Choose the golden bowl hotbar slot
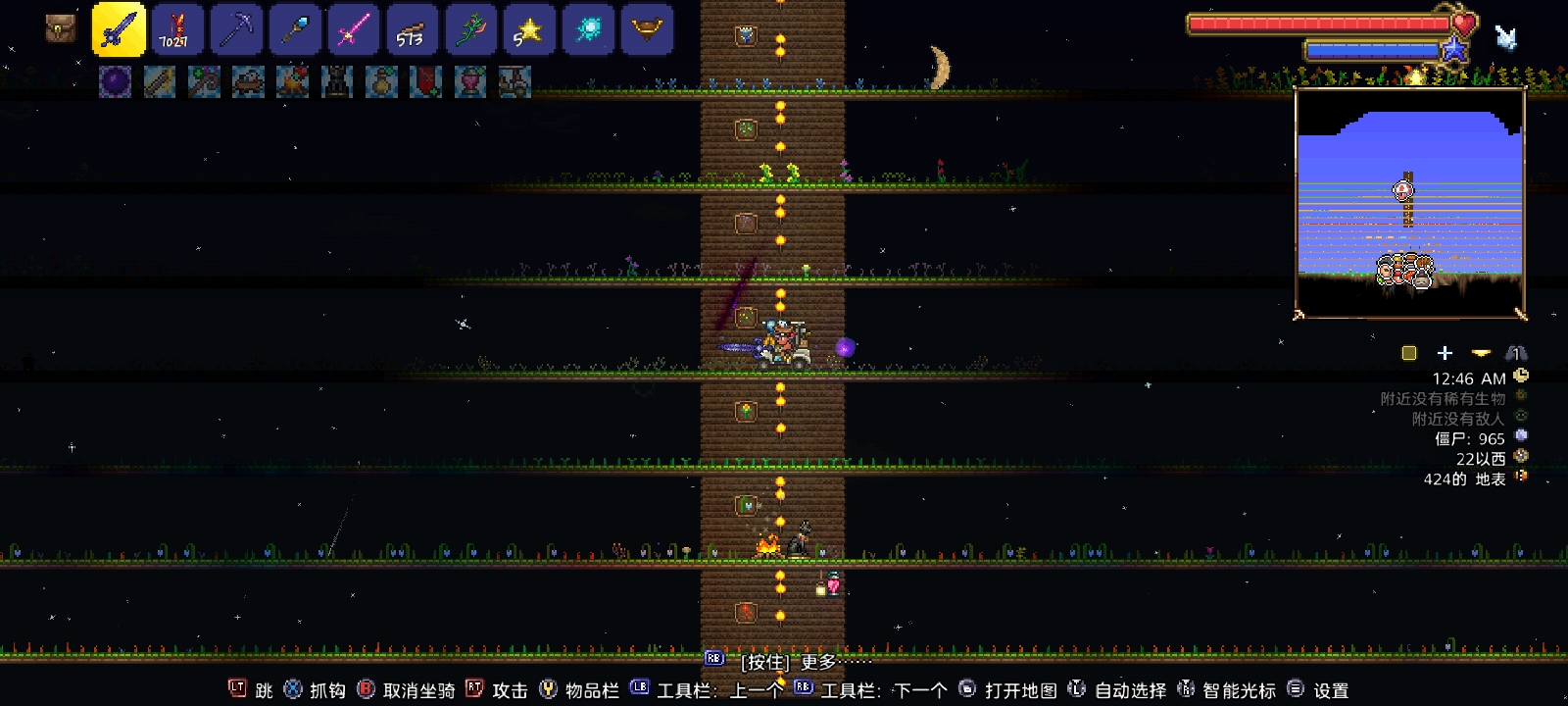1568x706 pixels. coord(647,28)
